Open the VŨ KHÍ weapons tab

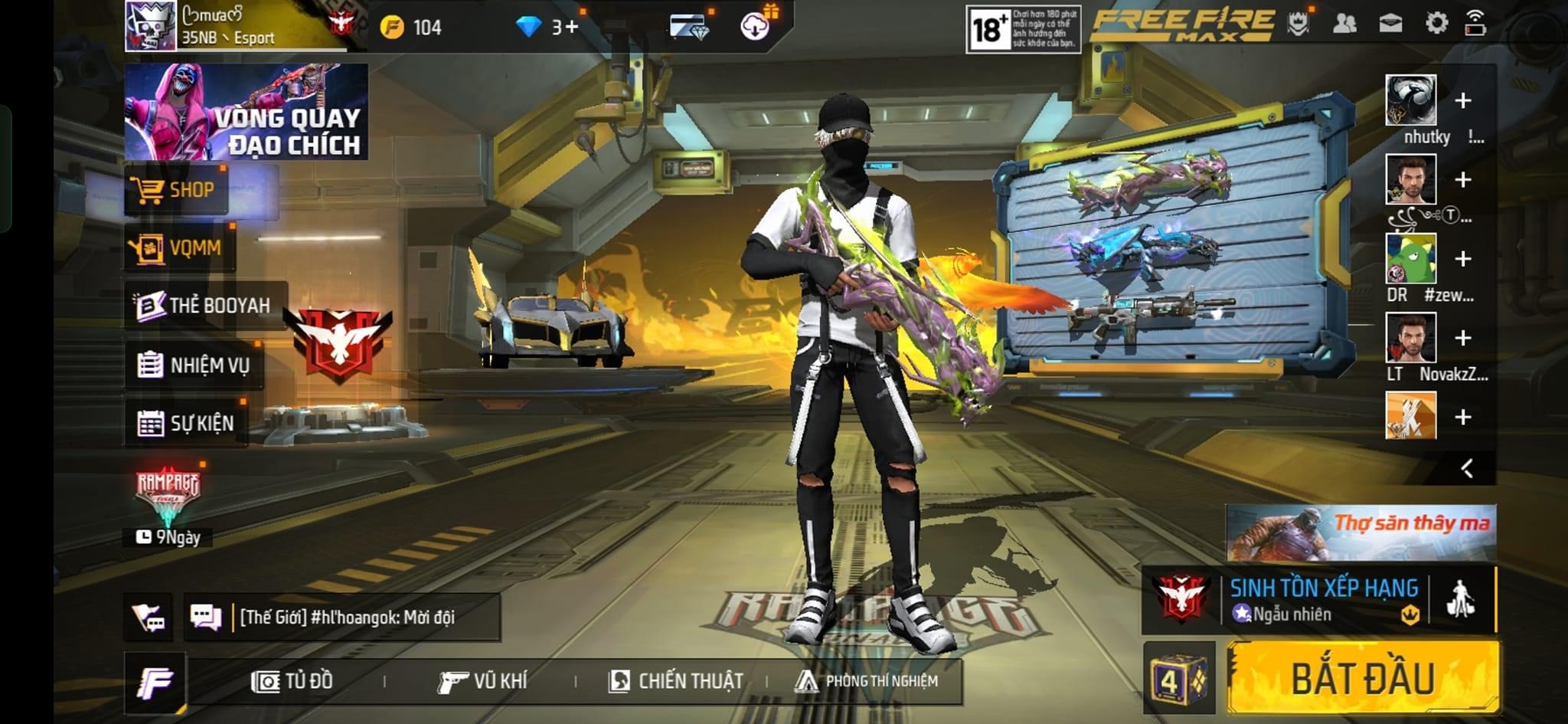point(483,681)
